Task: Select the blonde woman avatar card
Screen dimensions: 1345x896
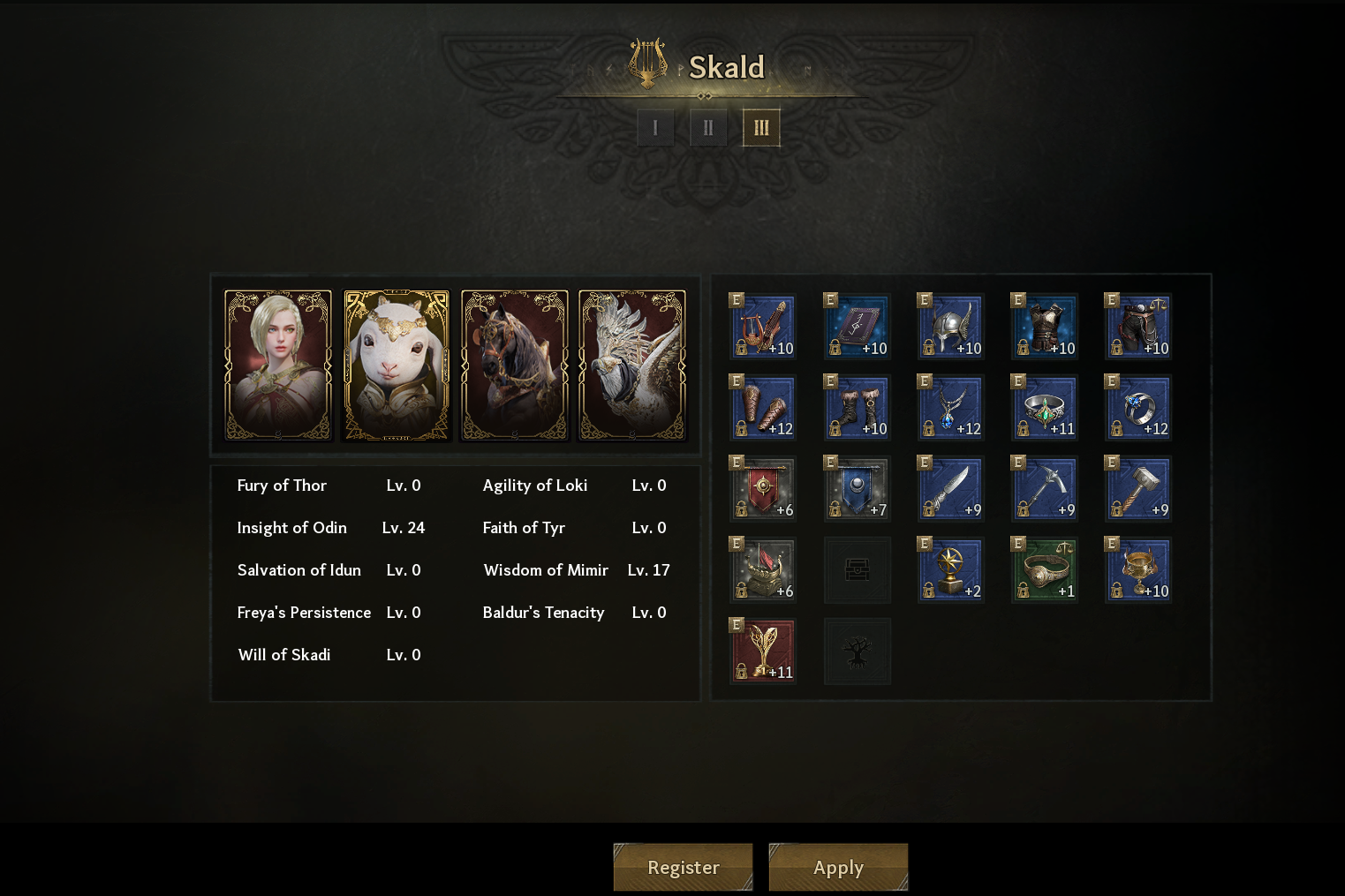Action: (278, 365)
